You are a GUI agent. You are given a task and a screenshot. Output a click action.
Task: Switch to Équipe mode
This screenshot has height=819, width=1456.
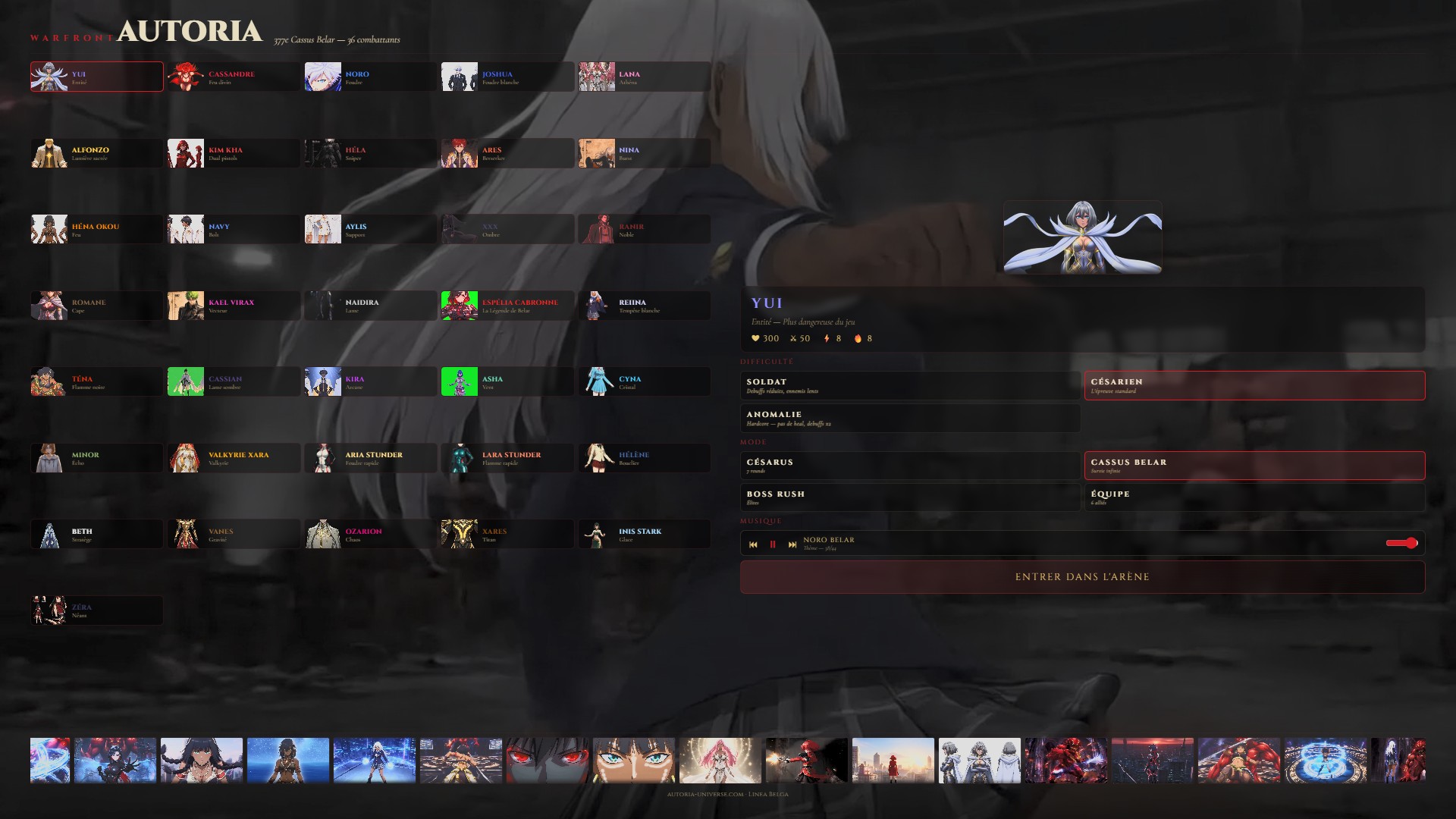tap(1254, 497)
